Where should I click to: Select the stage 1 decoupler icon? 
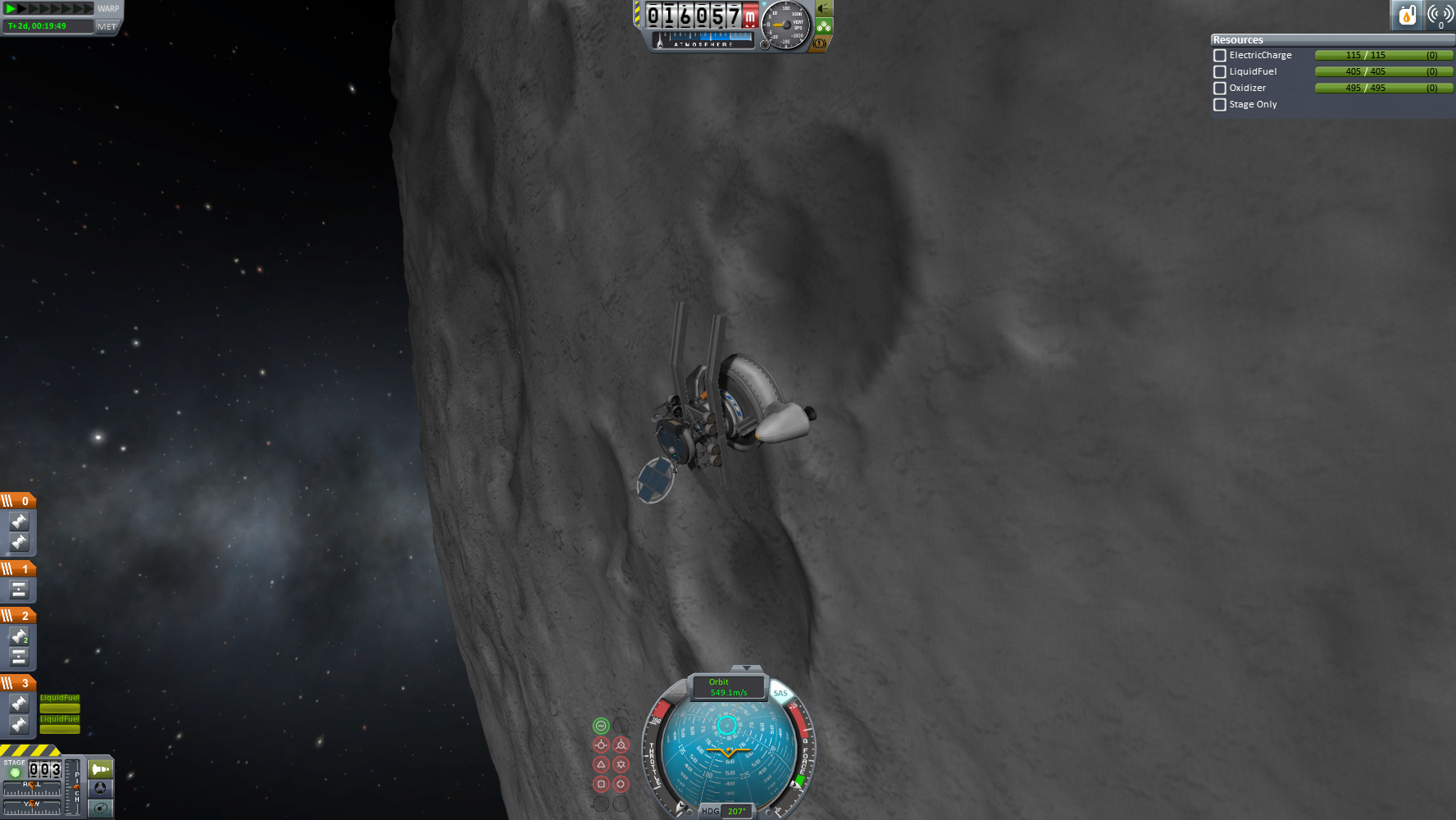pyautogui.click(x=19, y=590)
